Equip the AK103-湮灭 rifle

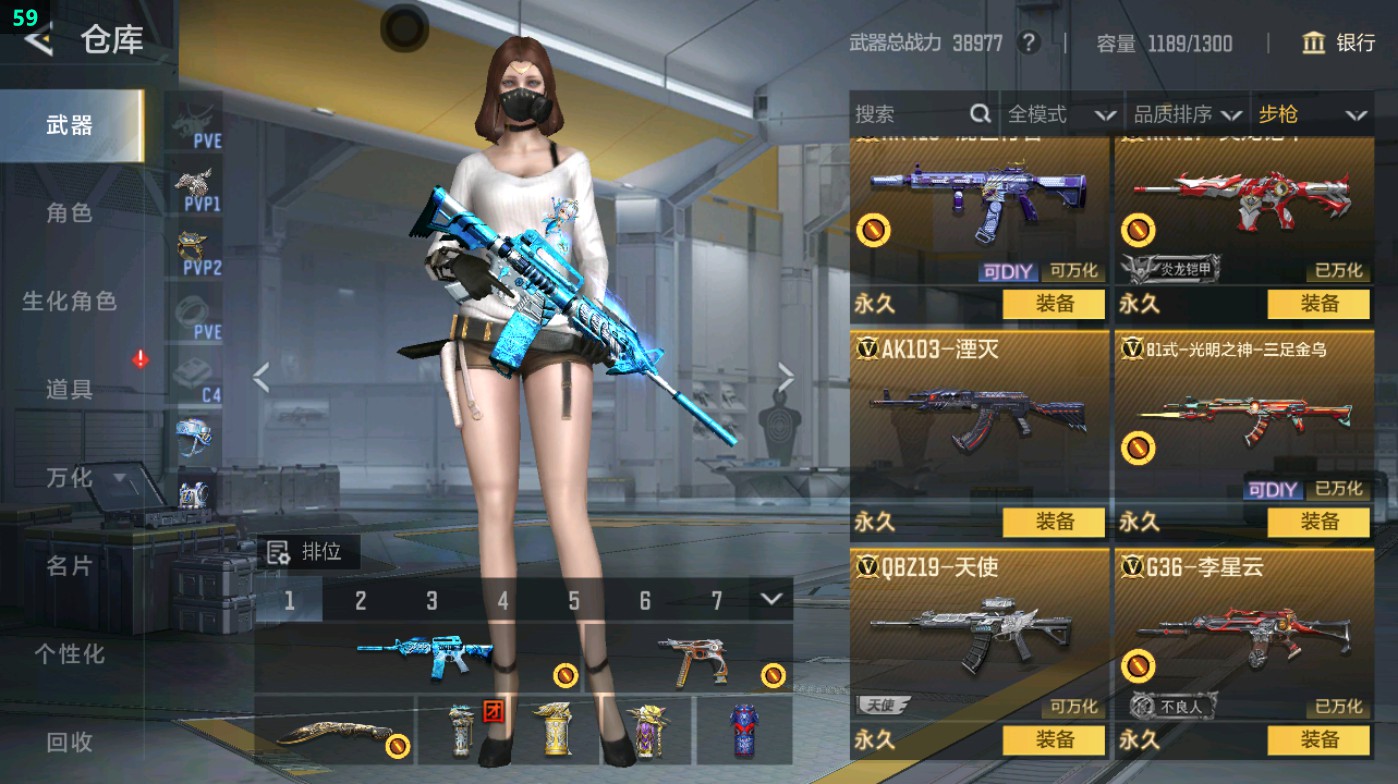coord(1054,522)
